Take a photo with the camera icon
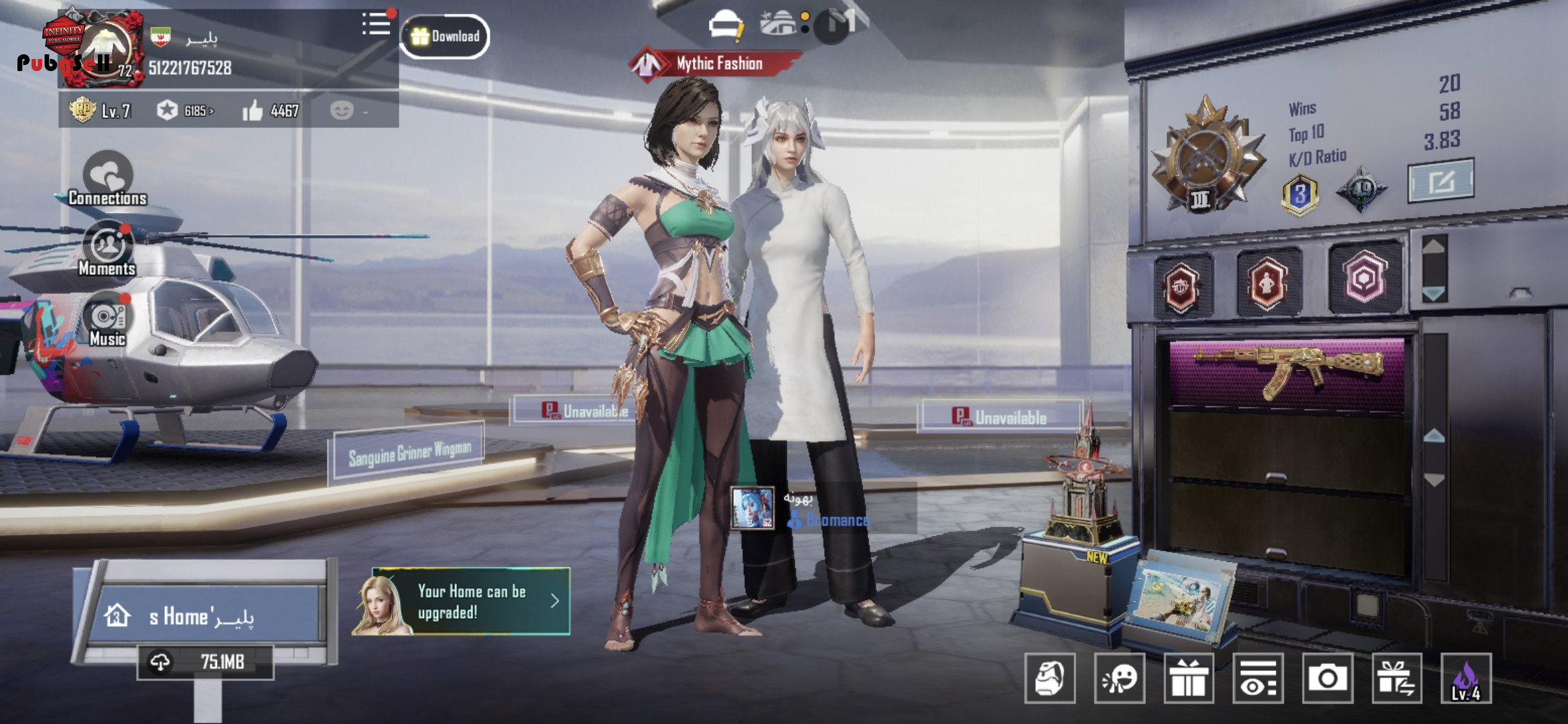 (1327, 678)
